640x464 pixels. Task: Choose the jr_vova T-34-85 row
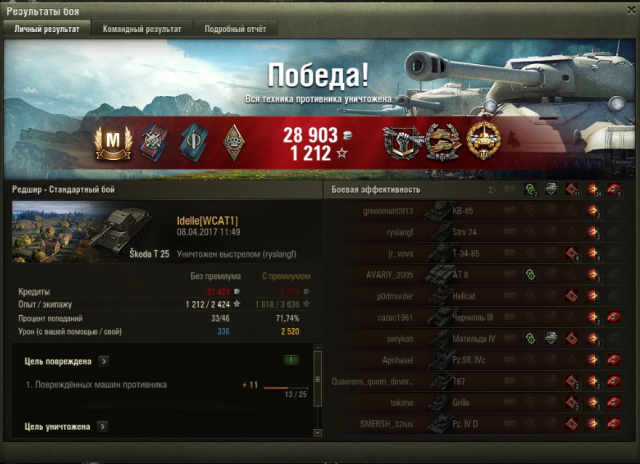pyautogui.click(x=478, y=253)
